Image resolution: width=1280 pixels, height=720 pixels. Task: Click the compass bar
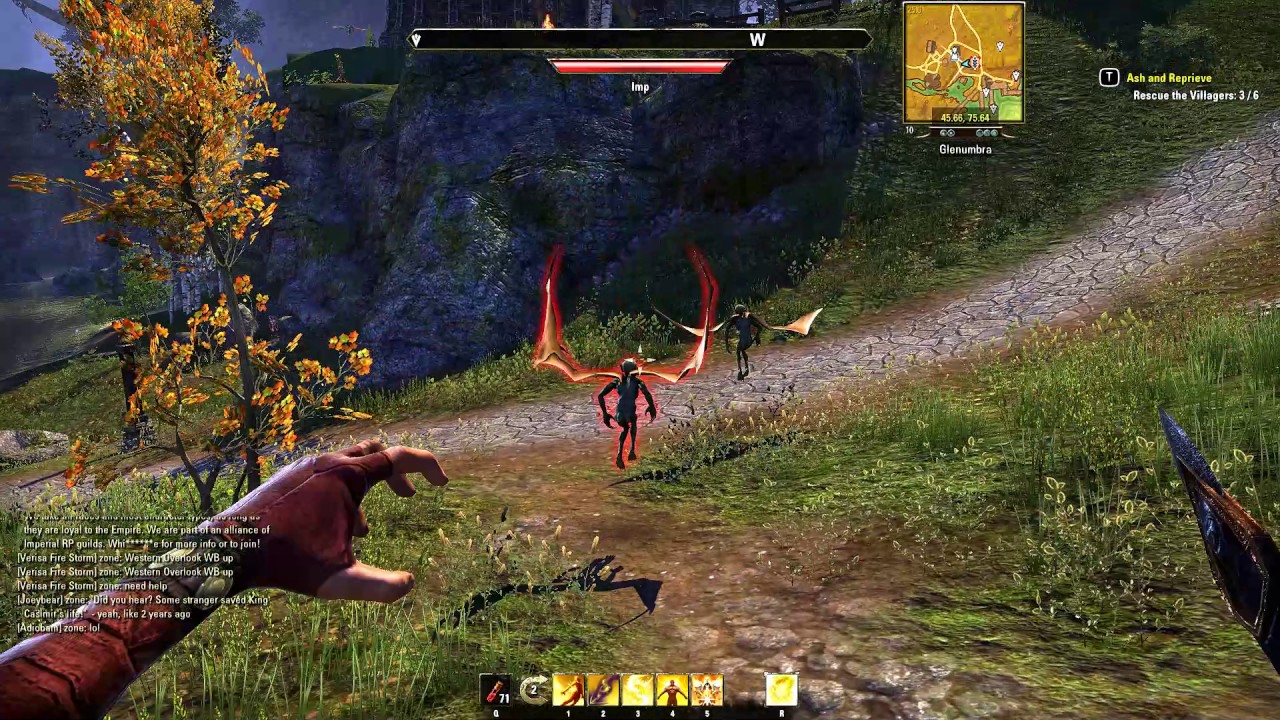(x=640, y=40)
